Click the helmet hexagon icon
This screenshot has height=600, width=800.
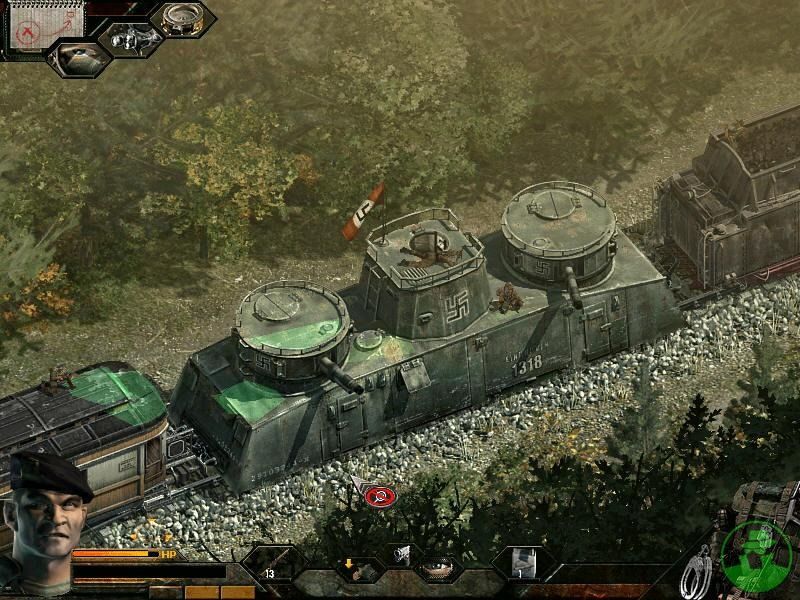click(x=78, y=59)
